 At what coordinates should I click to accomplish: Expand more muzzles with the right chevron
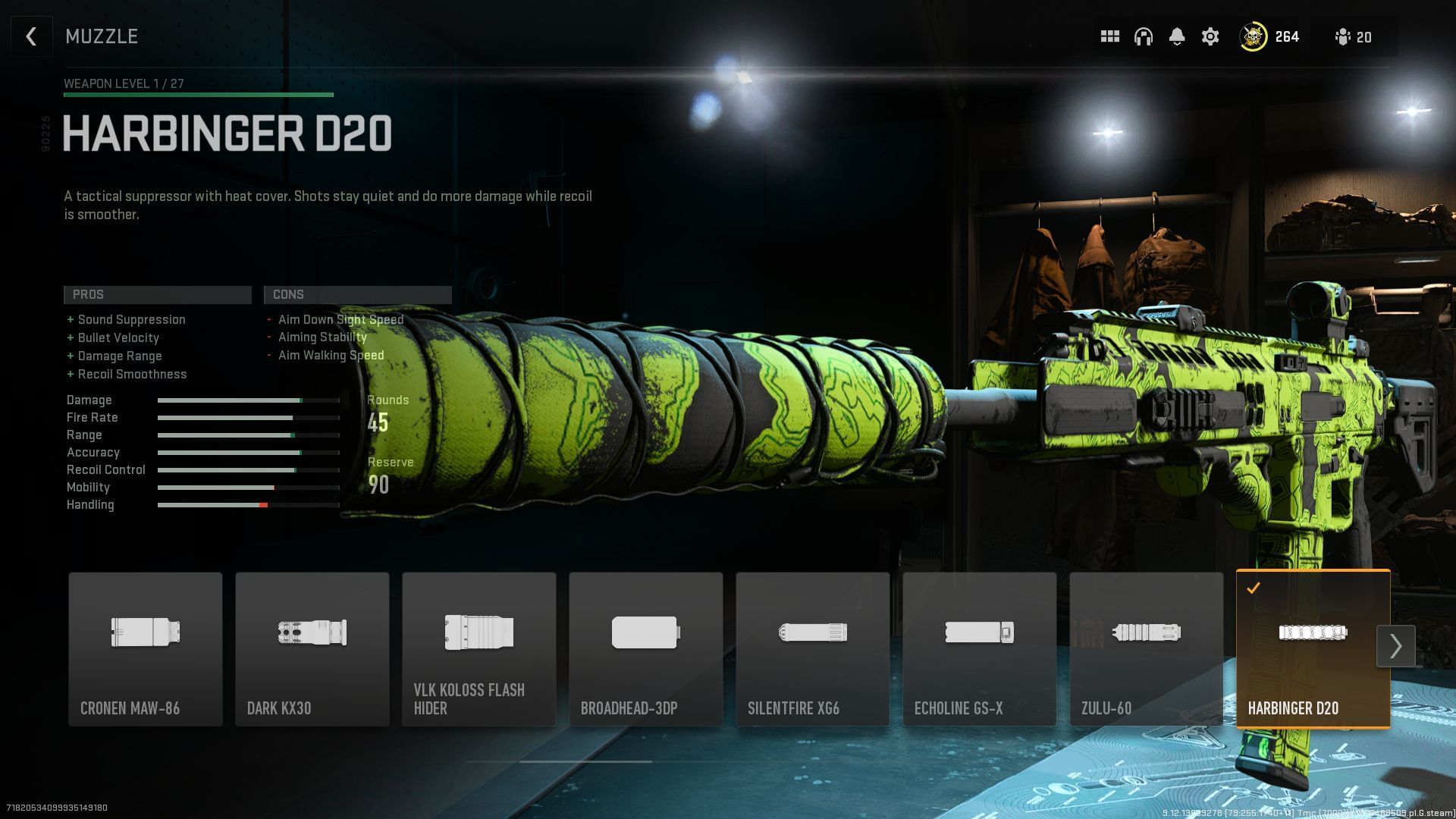[x=1396, y=646]
